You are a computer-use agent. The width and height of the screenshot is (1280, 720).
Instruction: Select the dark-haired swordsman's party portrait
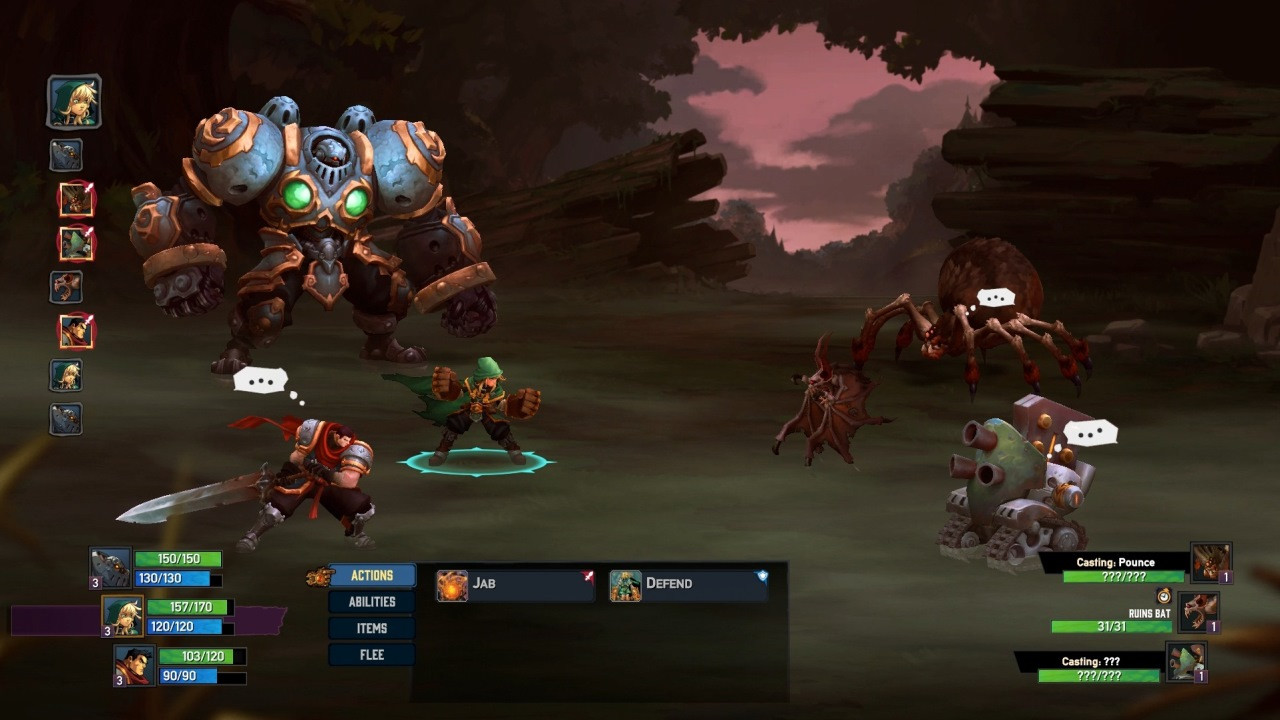pyautogui.click(x=134, y=665)
